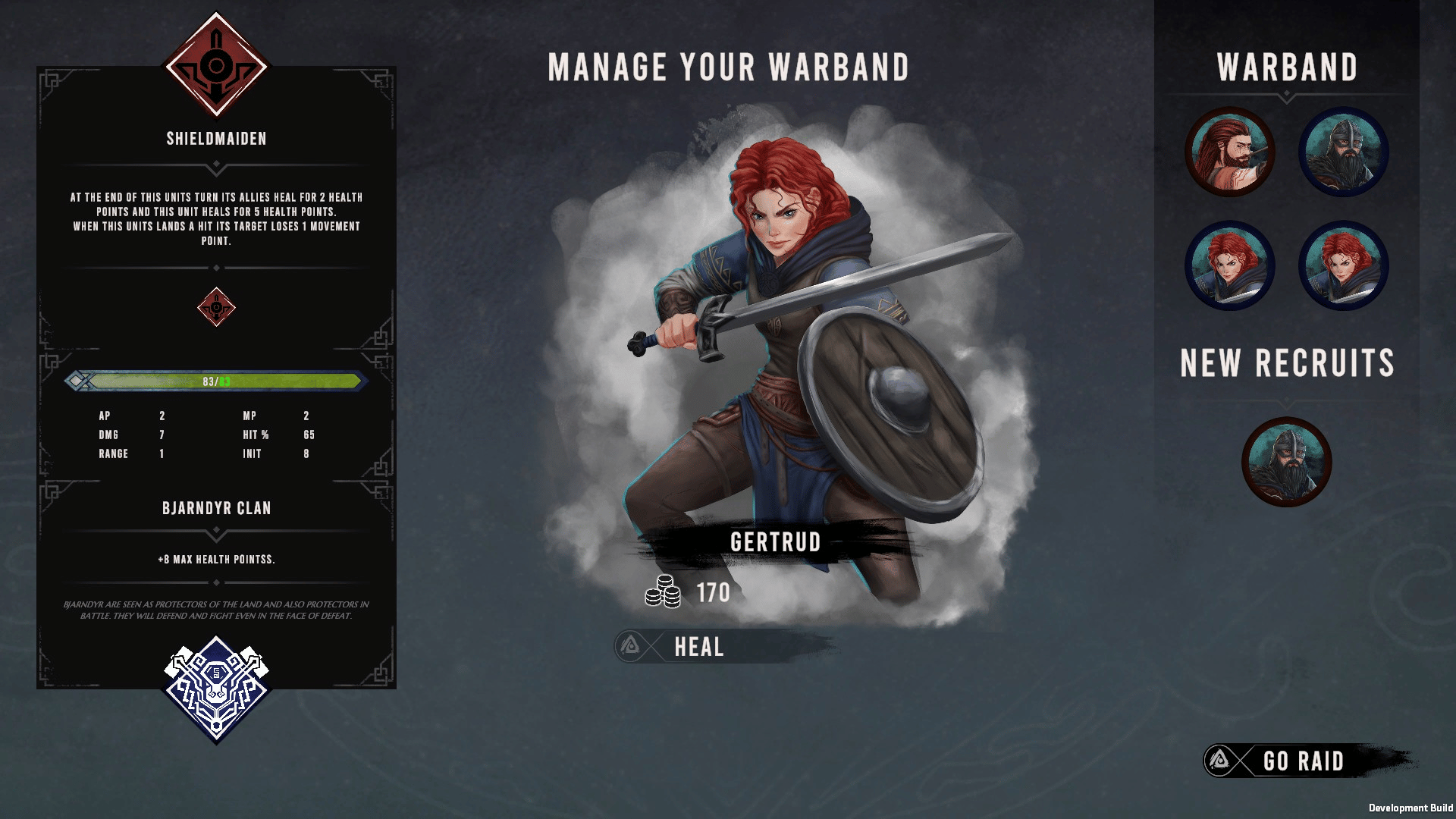Click the small red ability icon above the health bar

[216, 307]
